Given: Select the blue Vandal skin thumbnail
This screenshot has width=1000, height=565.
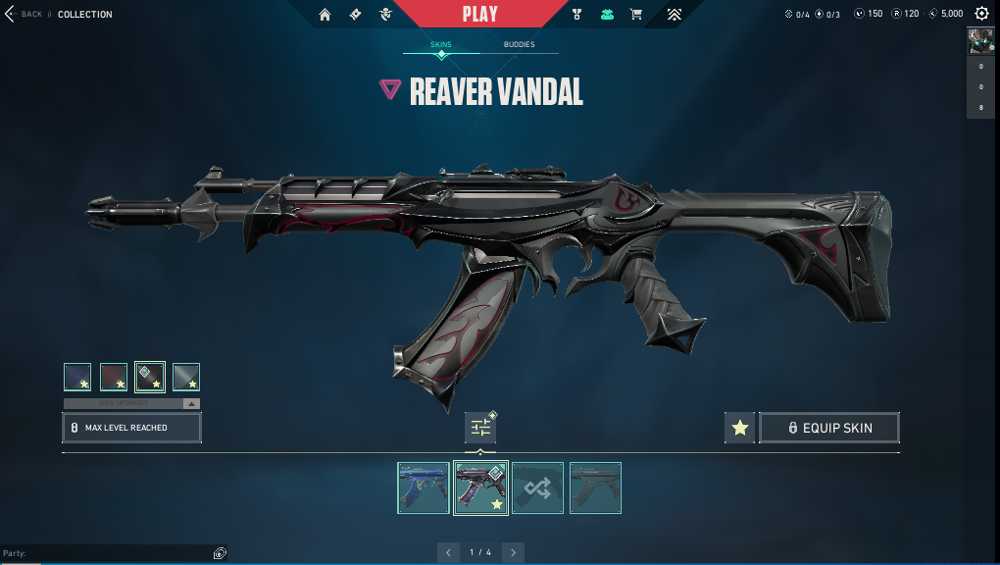Looking at the screenshot, I should (x=423, y=488).
